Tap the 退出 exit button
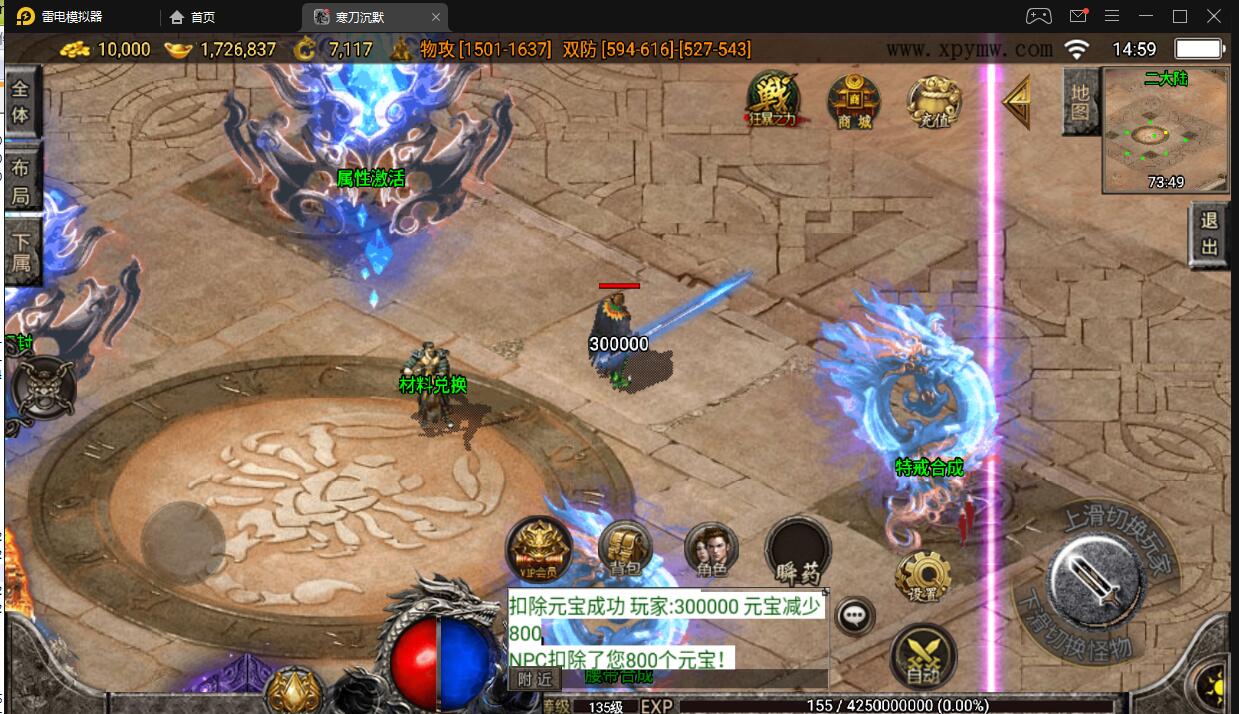This screenshot has height=714, width=1239. click(1209, 235)
